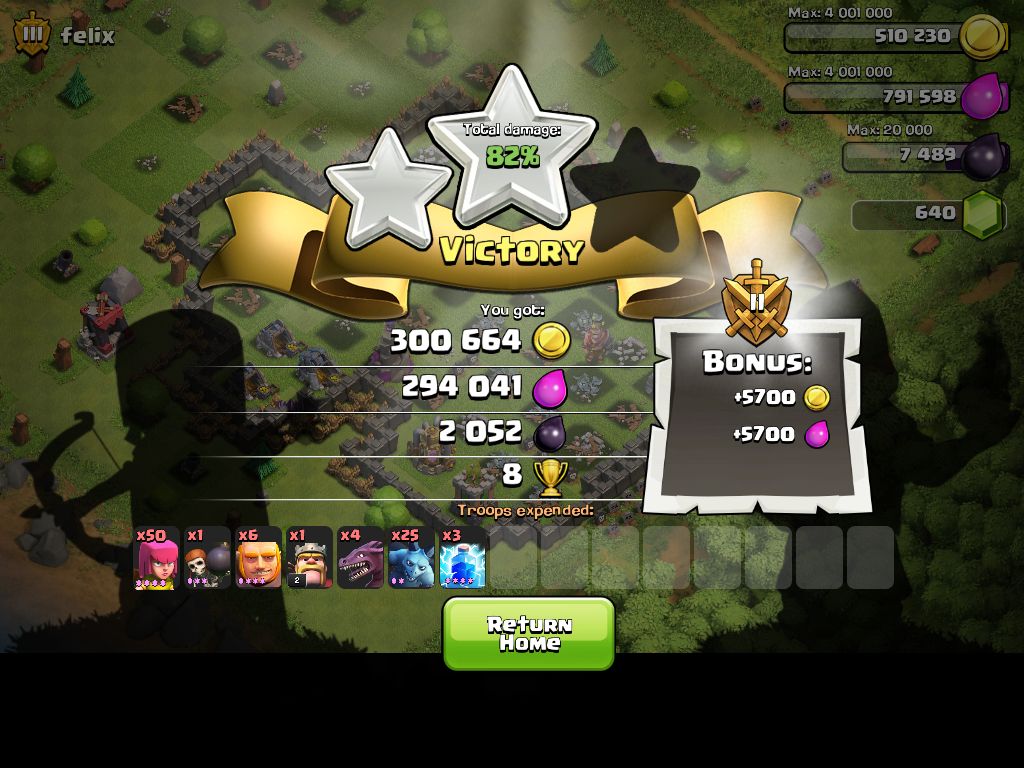Tap the green gem icon

(x=983, y=214)
